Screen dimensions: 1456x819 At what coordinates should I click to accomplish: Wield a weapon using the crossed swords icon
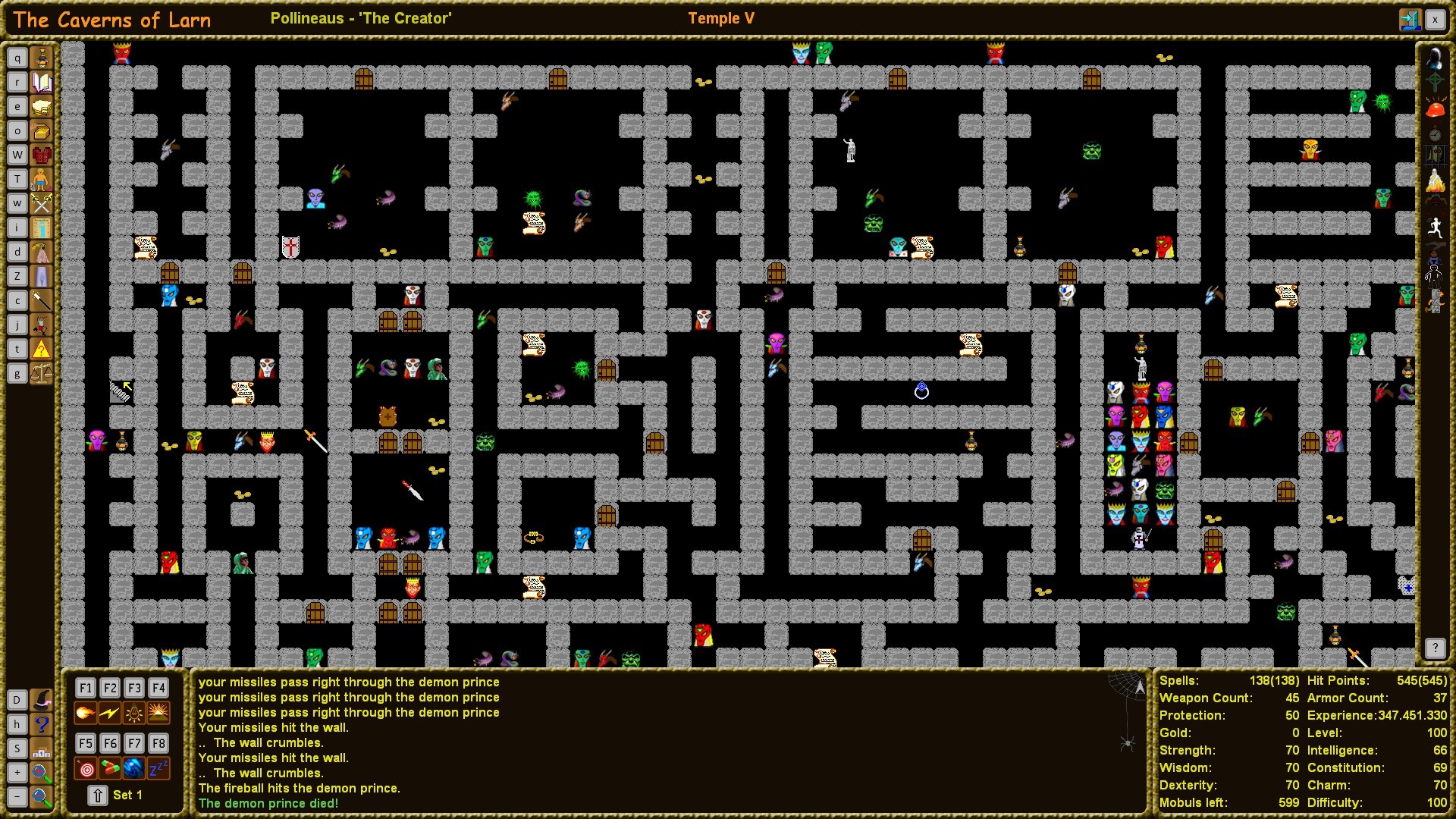[x=42, y=202]
